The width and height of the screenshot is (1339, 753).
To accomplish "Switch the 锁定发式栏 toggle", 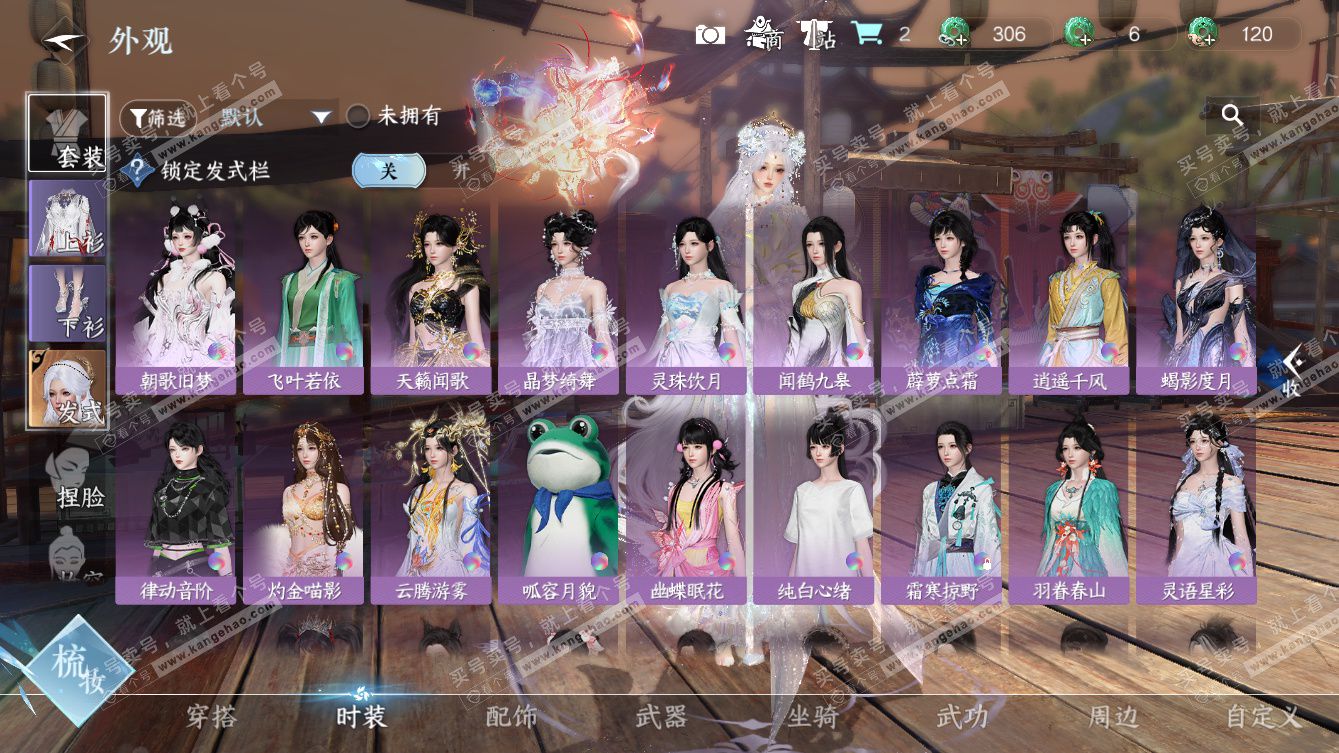I will coord(389,170).
